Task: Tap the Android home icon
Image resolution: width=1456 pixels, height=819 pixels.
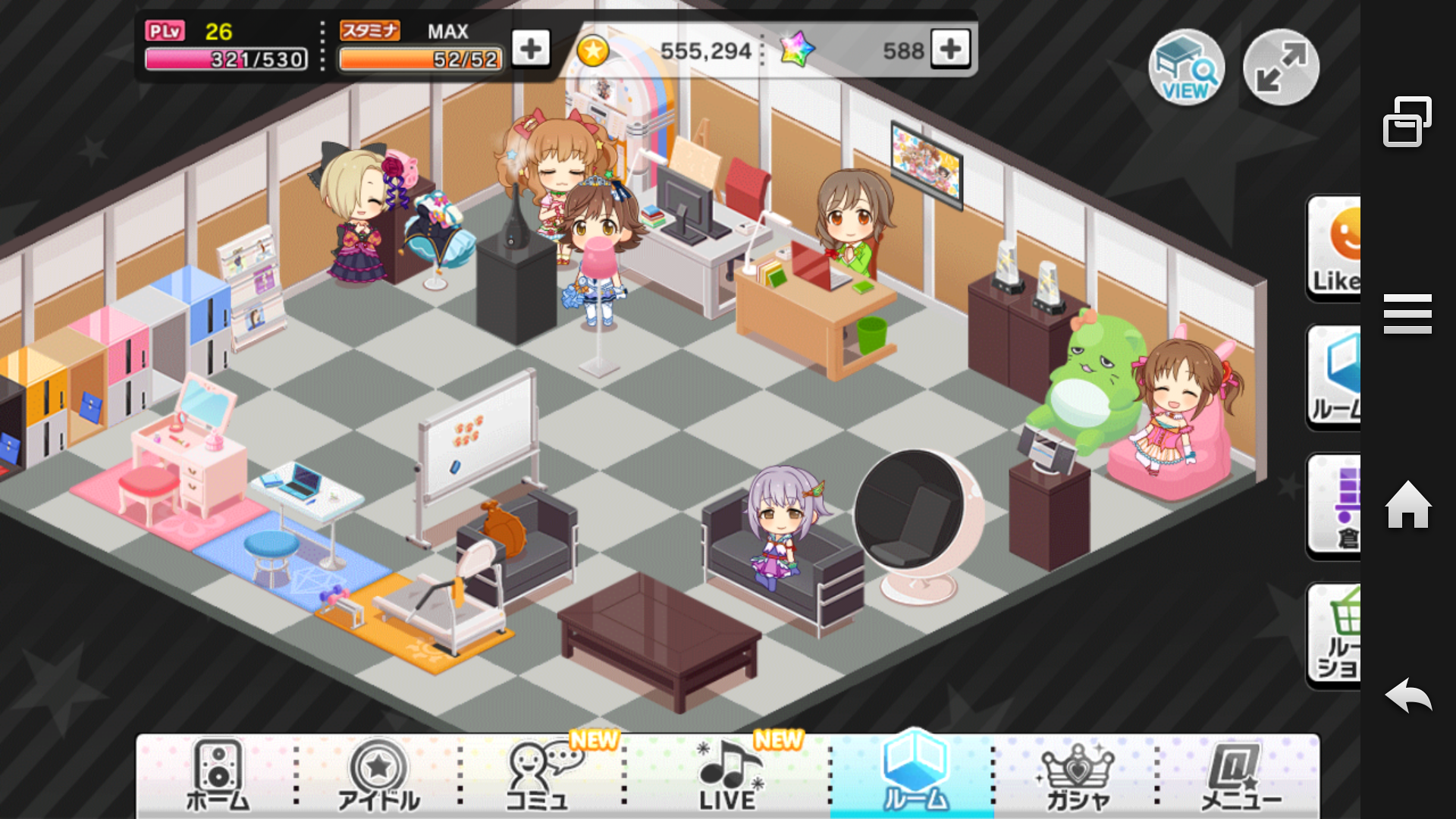Action: tap(1407, 505)
